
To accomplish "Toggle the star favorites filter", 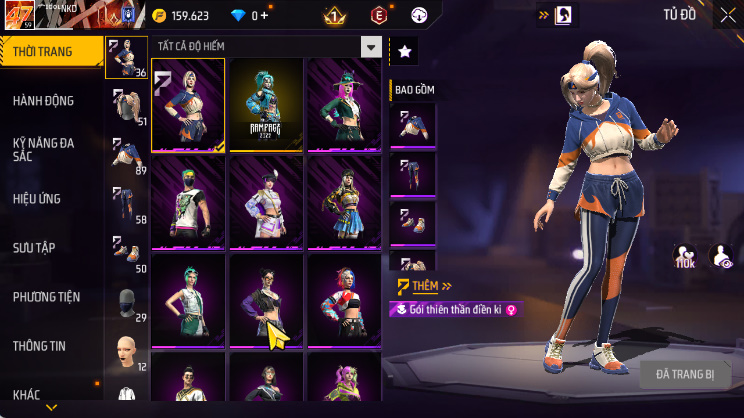I will 404,51.
